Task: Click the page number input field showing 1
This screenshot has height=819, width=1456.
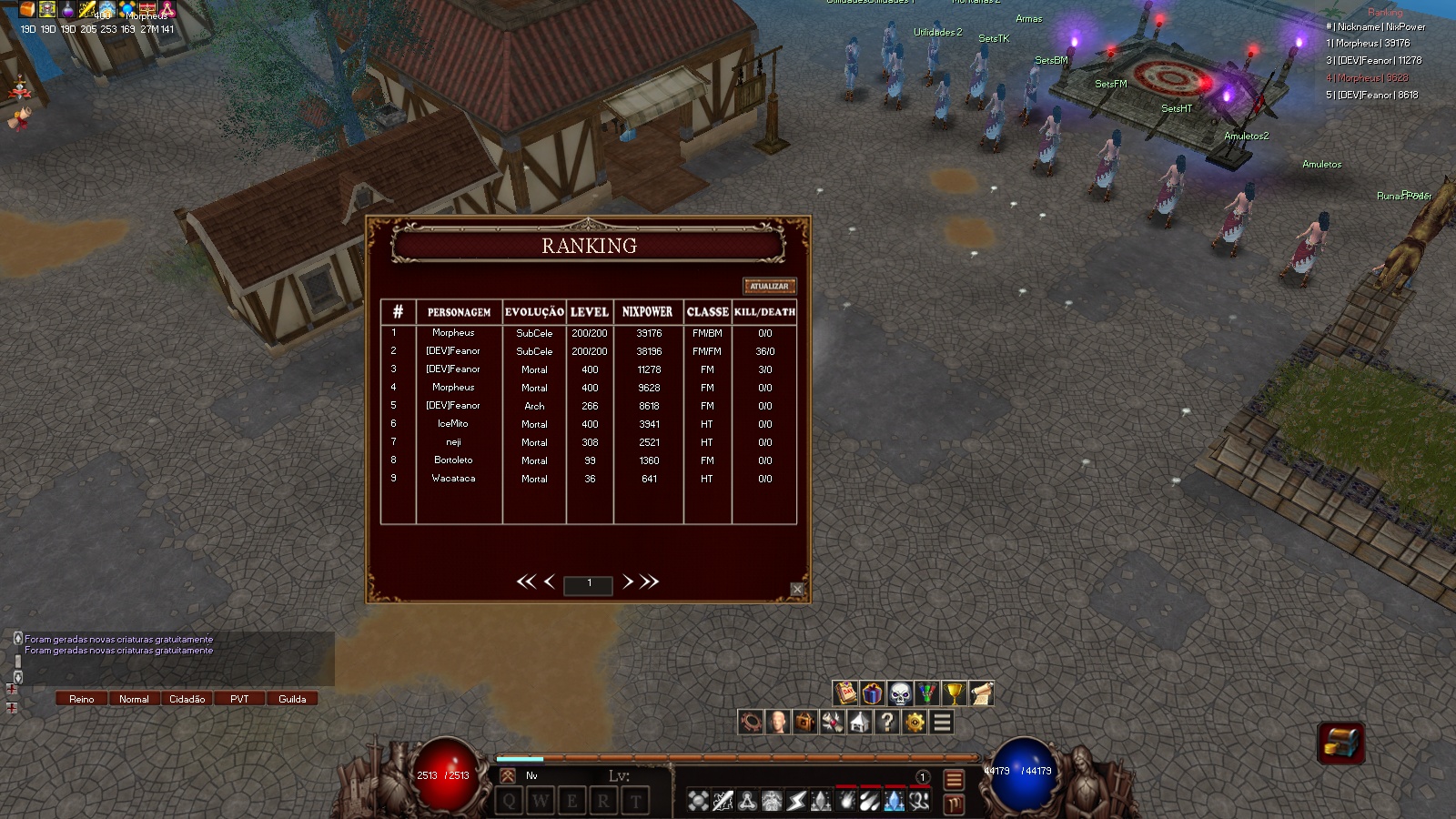Action: (x=589, y=585)
